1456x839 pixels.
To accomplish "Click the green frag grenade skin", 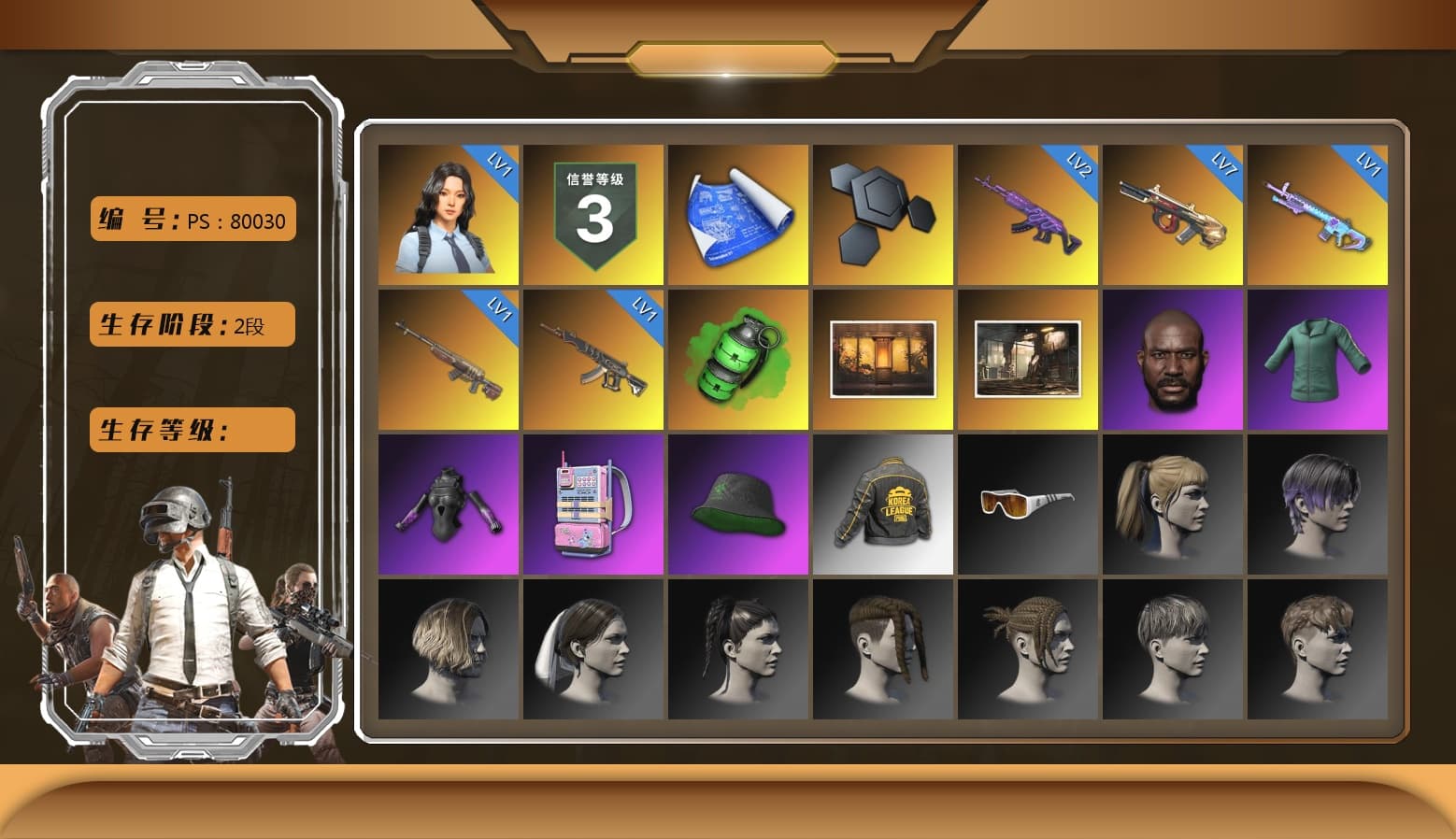I will (x=738, y=358).
